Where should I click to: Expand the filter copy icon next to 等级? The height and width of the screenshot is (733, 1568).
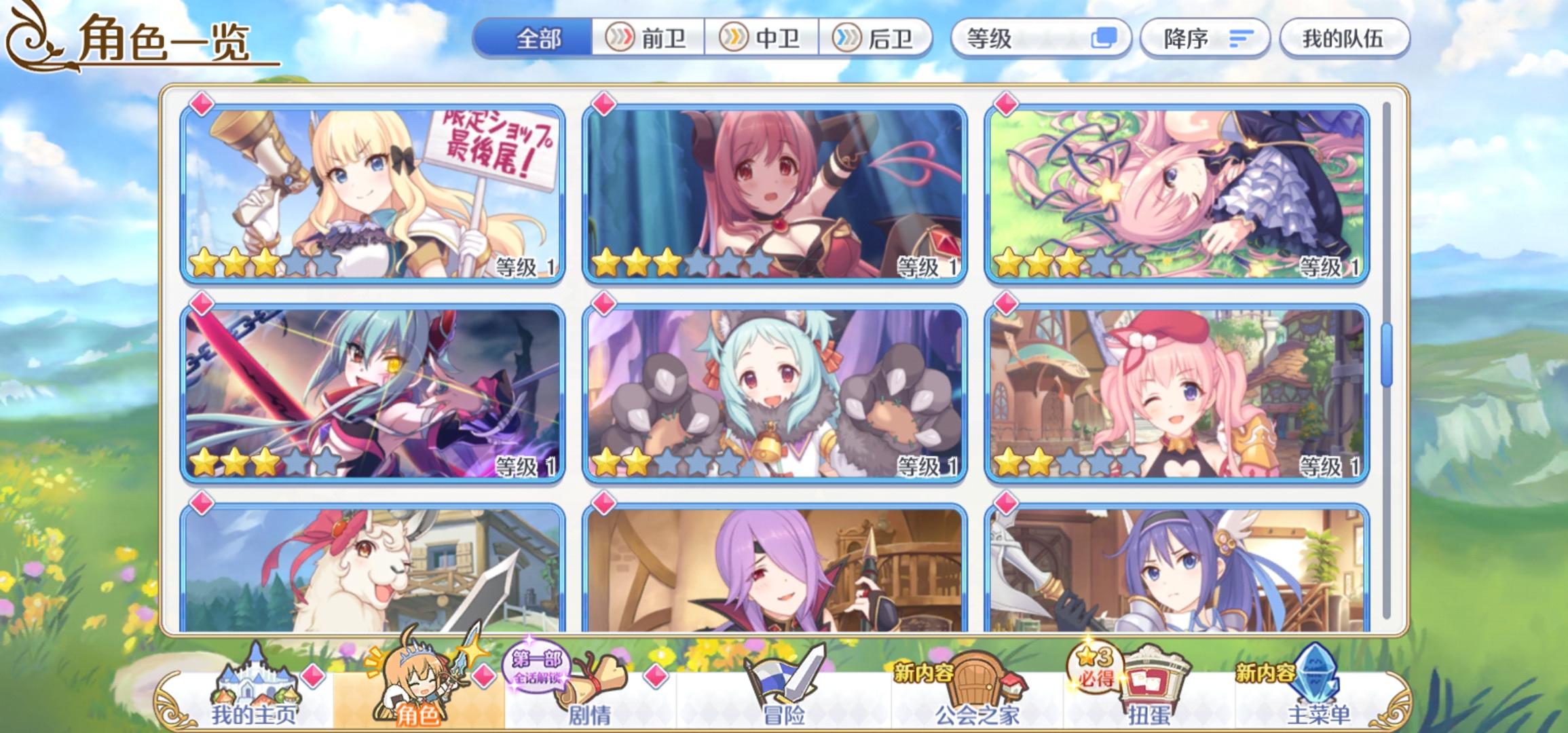pyautogui.click(x=1104, y=39)
